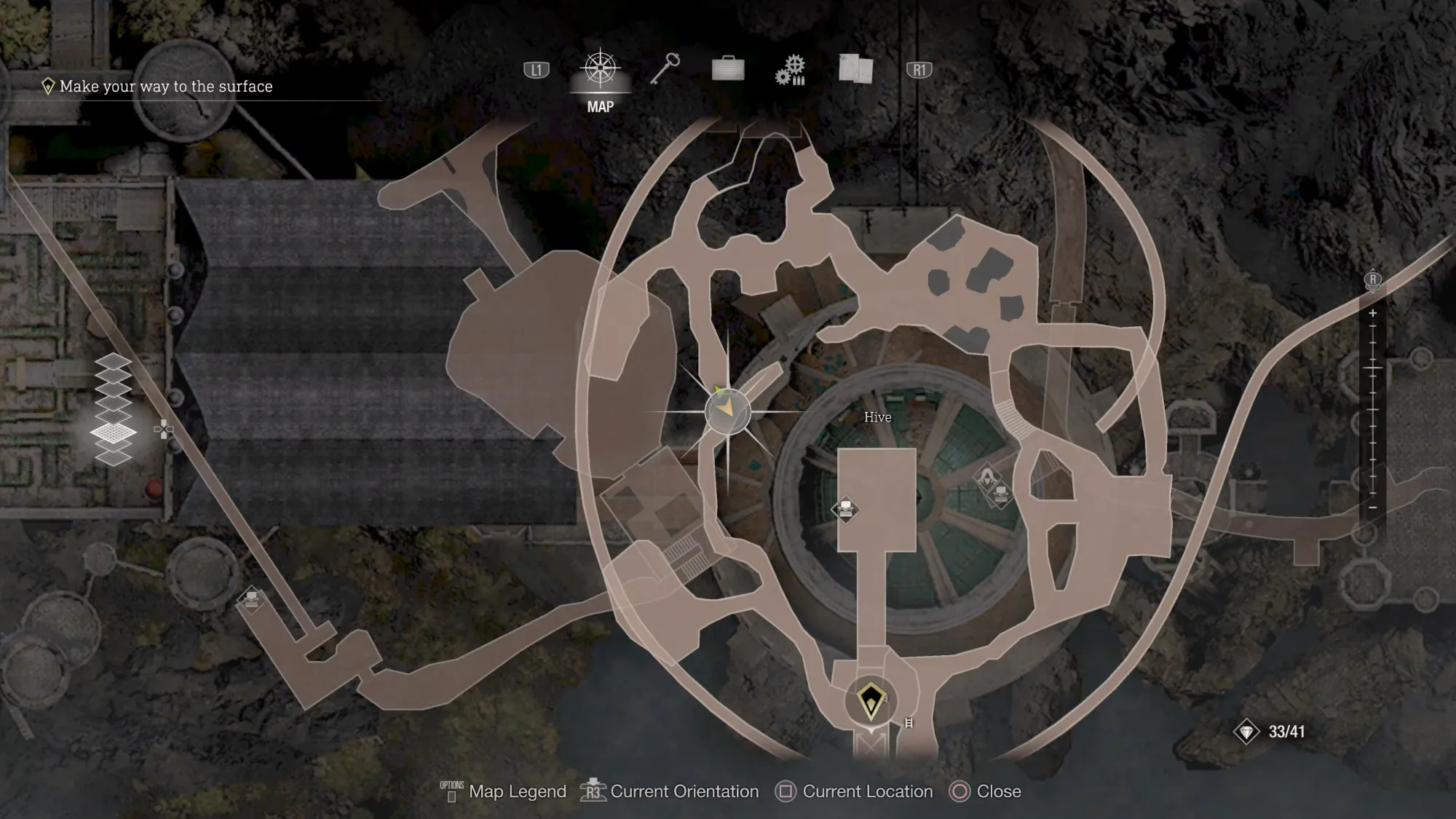This screenshot has width=1456, height=819.
Task: Click the zoom slider's plus end
Action: (x=1372, y=313)
